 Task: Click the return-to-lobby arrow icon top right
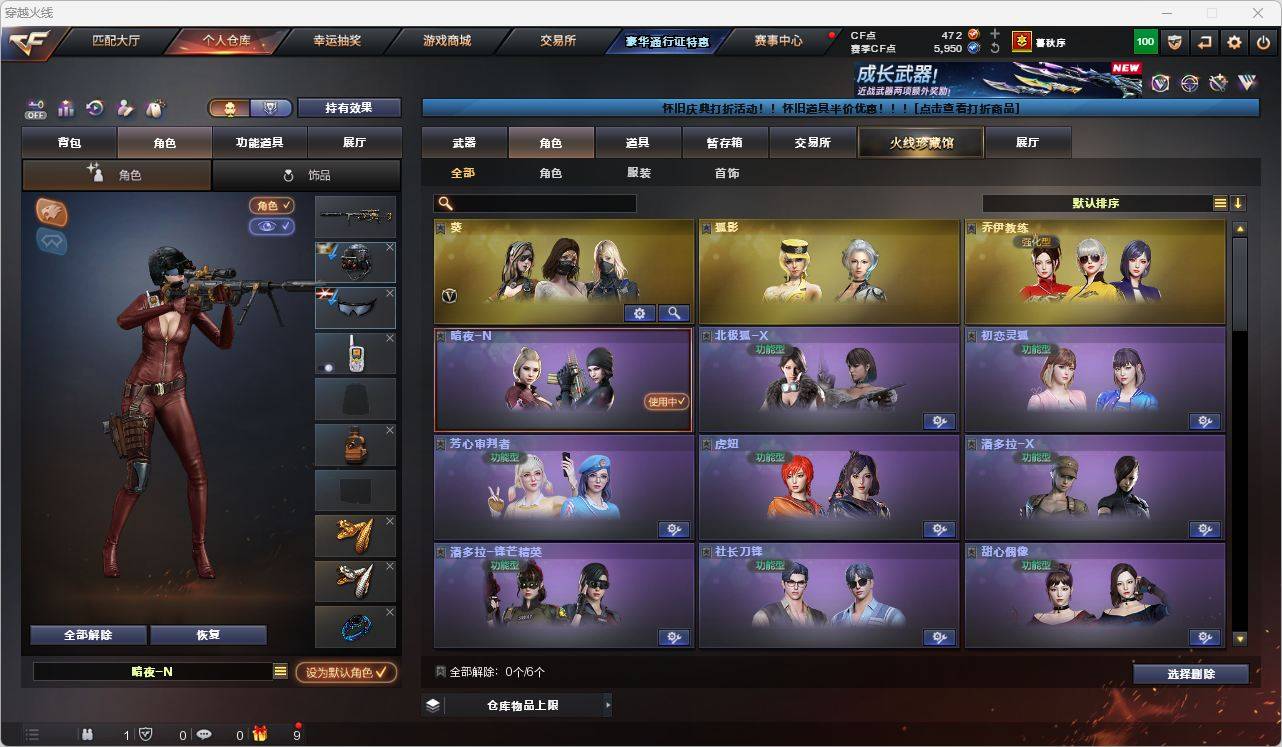click(1203, 42)
